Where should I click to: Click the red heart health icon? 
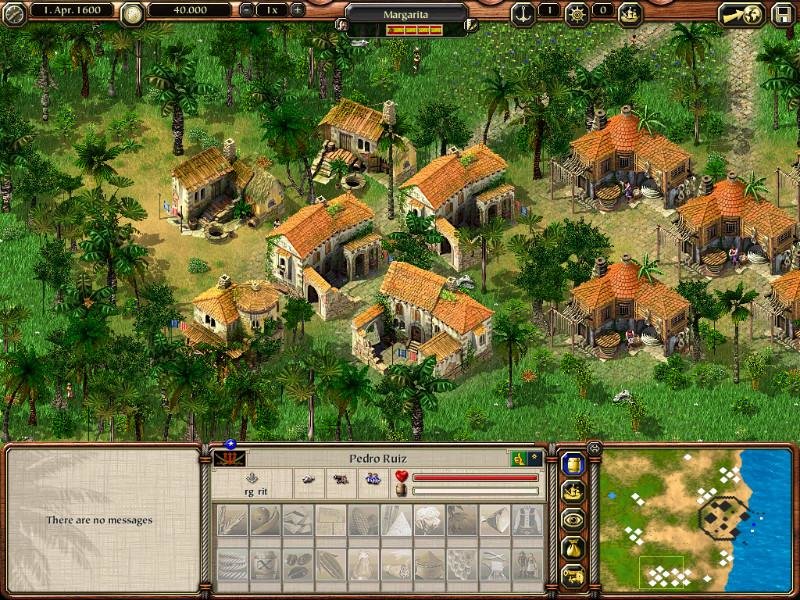tap(402, 477)
